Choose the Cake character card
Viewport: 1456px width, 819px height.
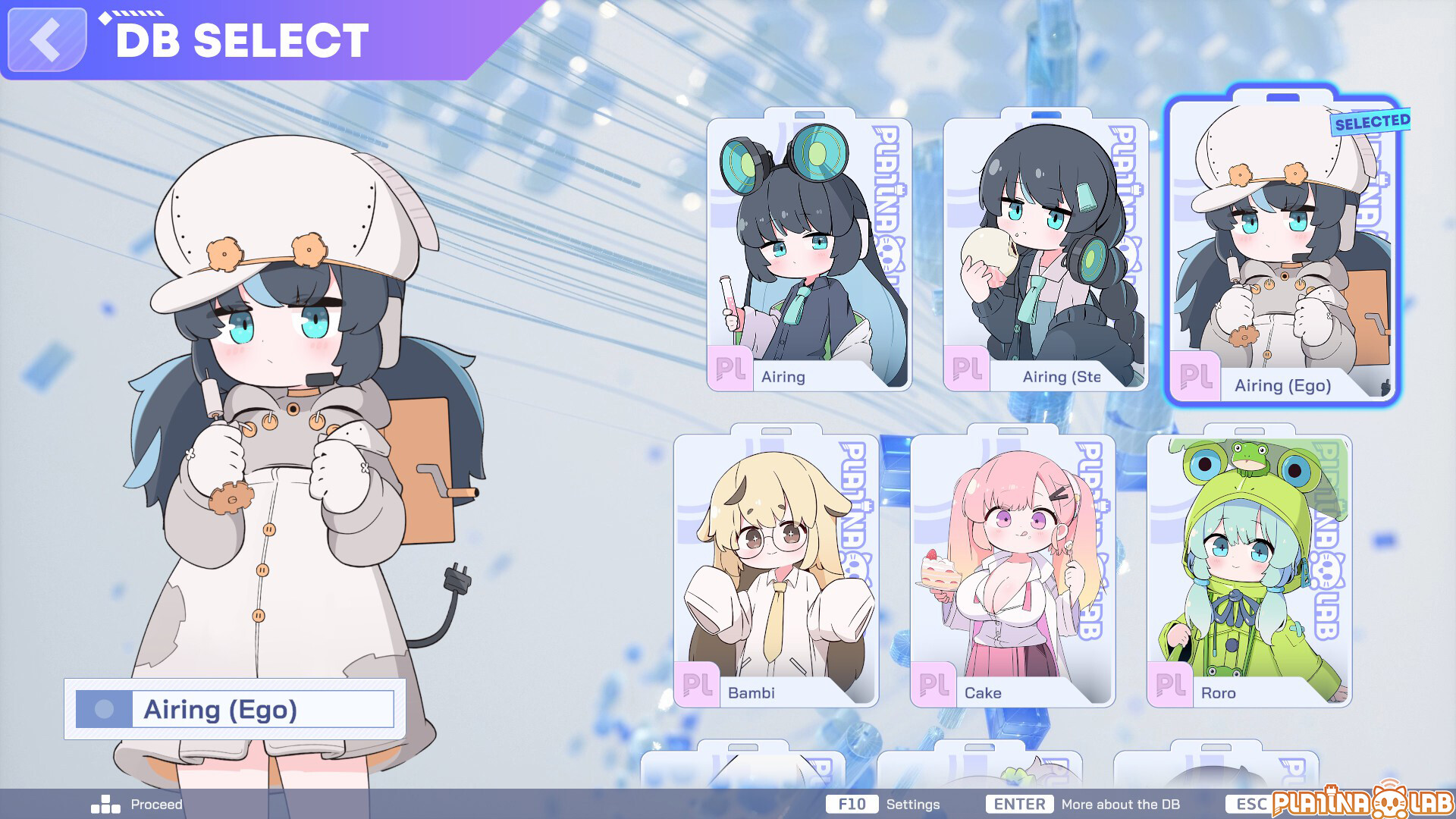pyautogui.click(x=1012, y=569)
